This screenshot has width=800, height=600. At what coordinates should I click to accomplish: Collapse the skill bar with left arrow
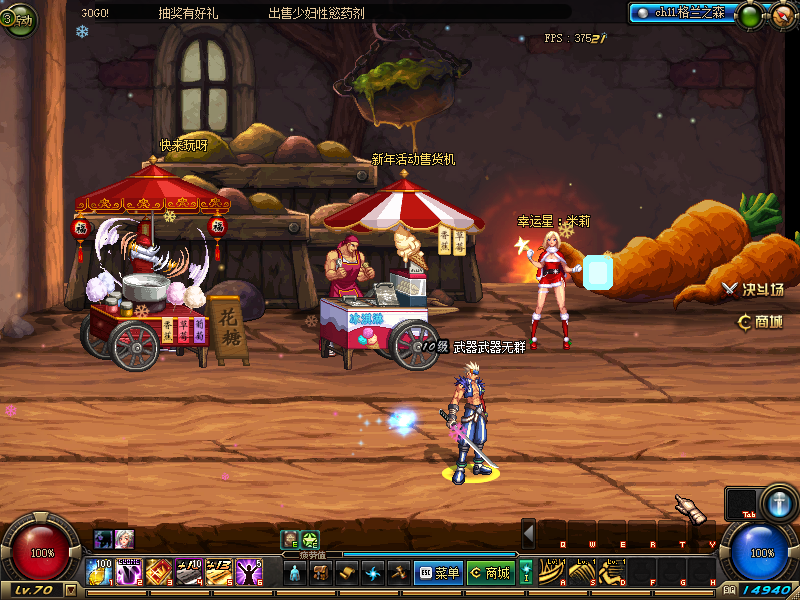coord(528,533)
